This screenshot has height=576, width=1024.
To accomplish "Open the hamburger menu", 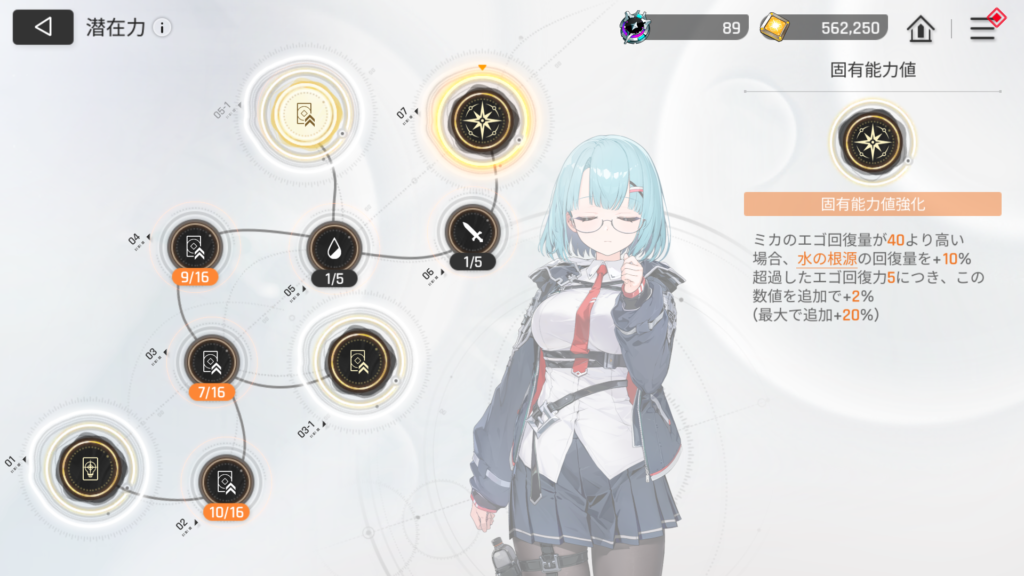I will pyautogui.click(x=983, y=28).
